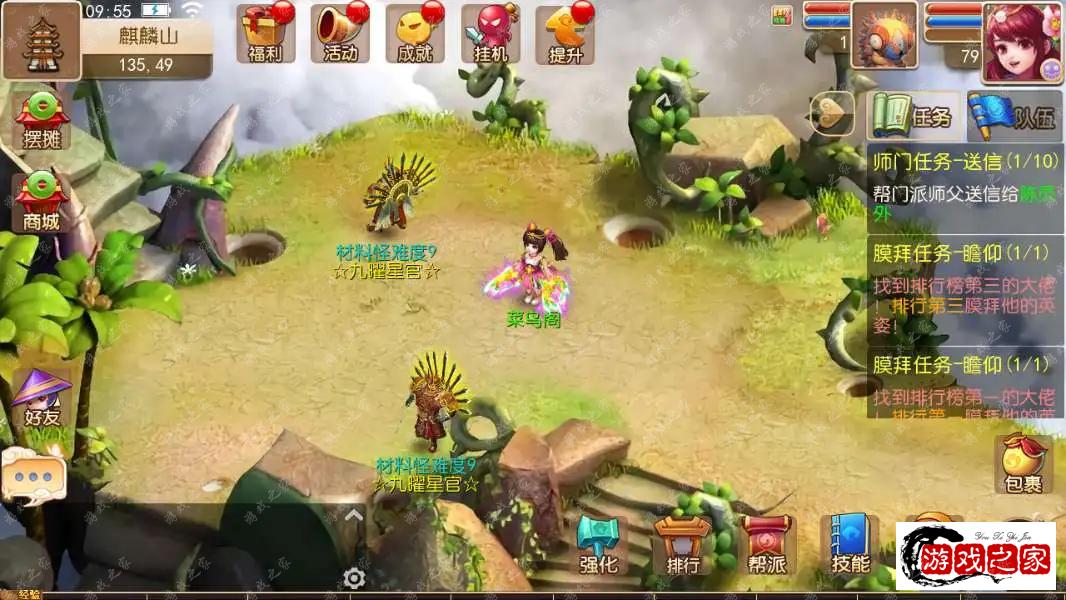Open the 技能 skills book
Viewport: 1066px width, 600px height.
pos(850,547)
